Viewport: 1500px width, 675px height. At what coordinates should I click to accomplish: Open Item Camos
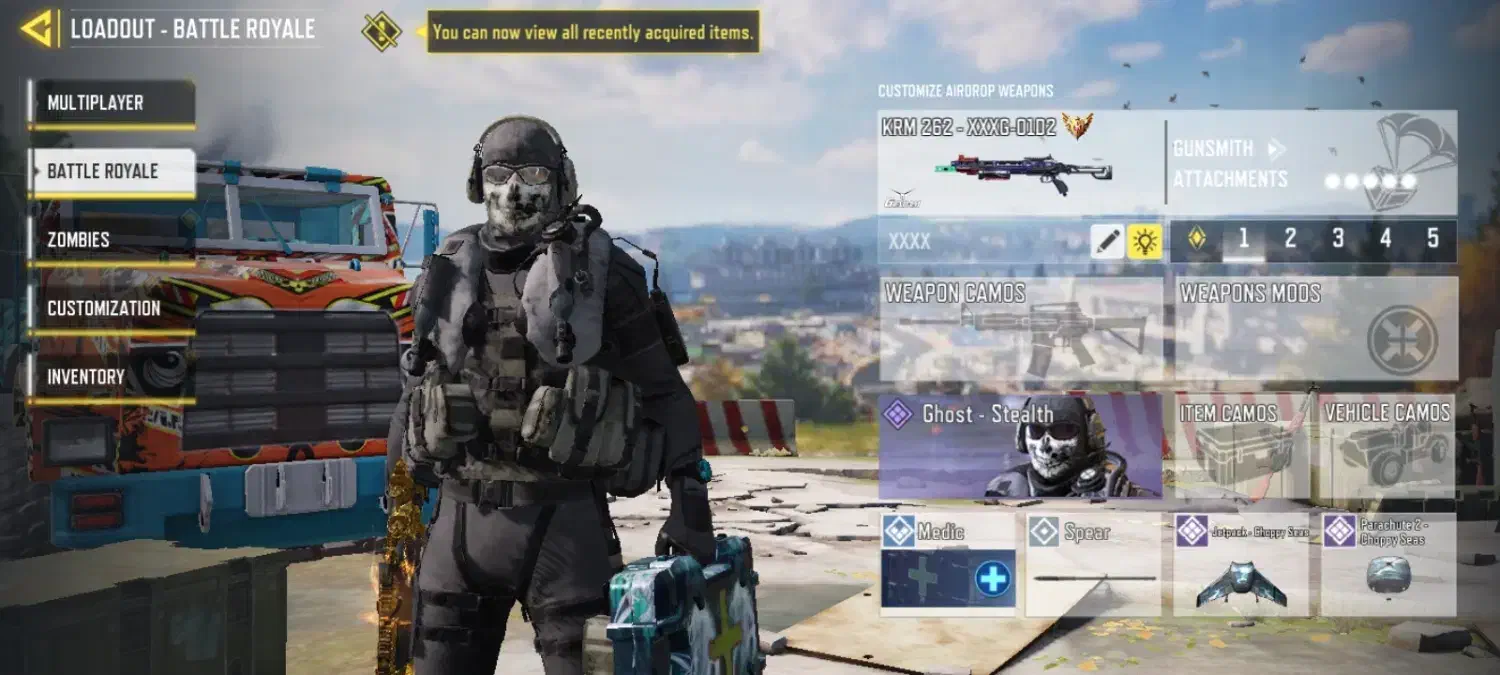click(1241, 446)
